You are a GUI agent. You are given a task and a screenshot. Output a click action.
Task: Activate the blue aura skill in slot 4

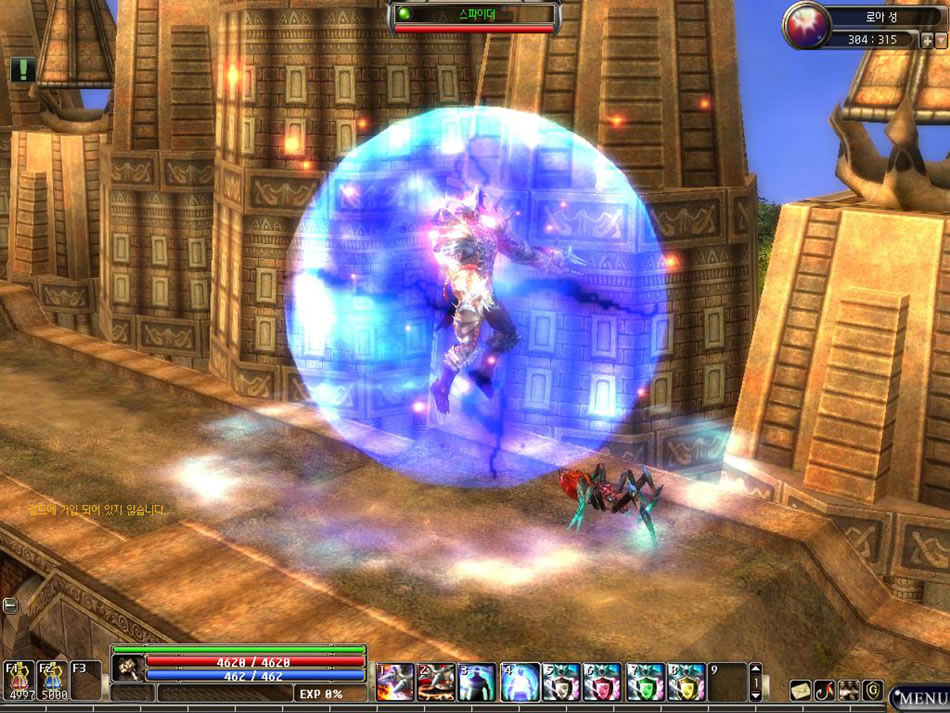(x=520, y=681)
